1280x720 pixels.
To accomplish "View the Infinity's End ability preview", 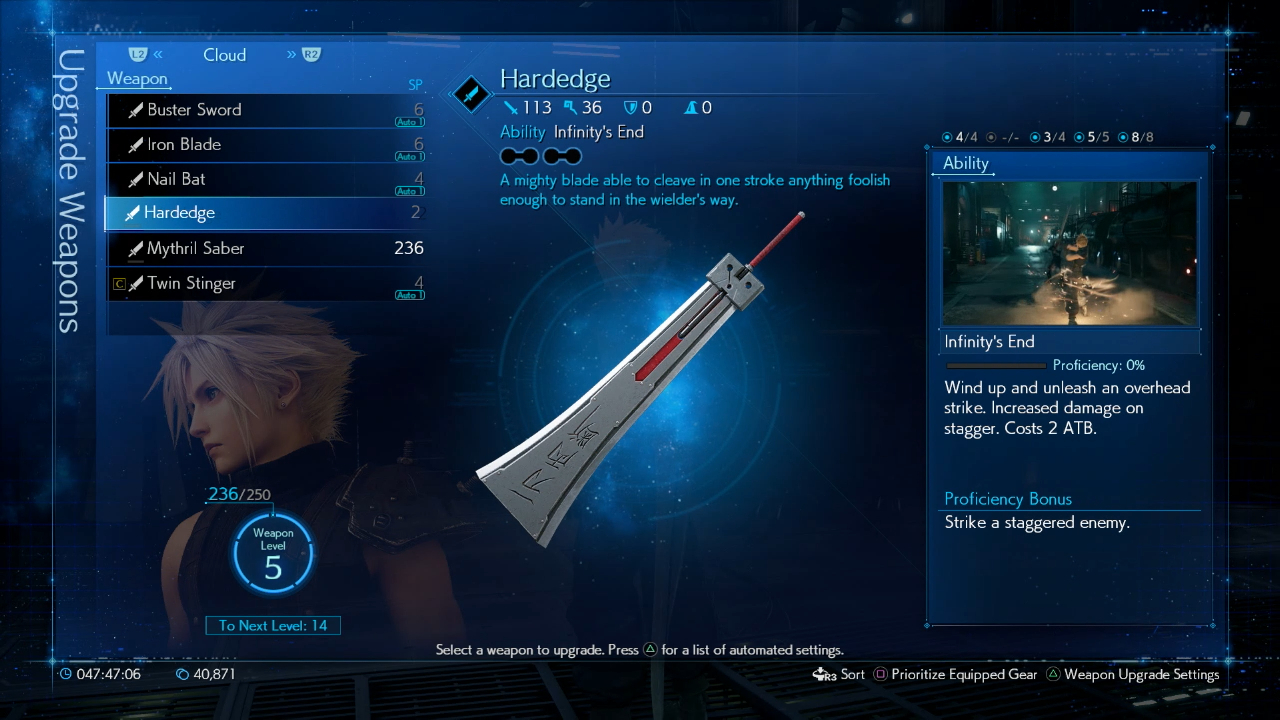I will click(x=1069, y=253).
